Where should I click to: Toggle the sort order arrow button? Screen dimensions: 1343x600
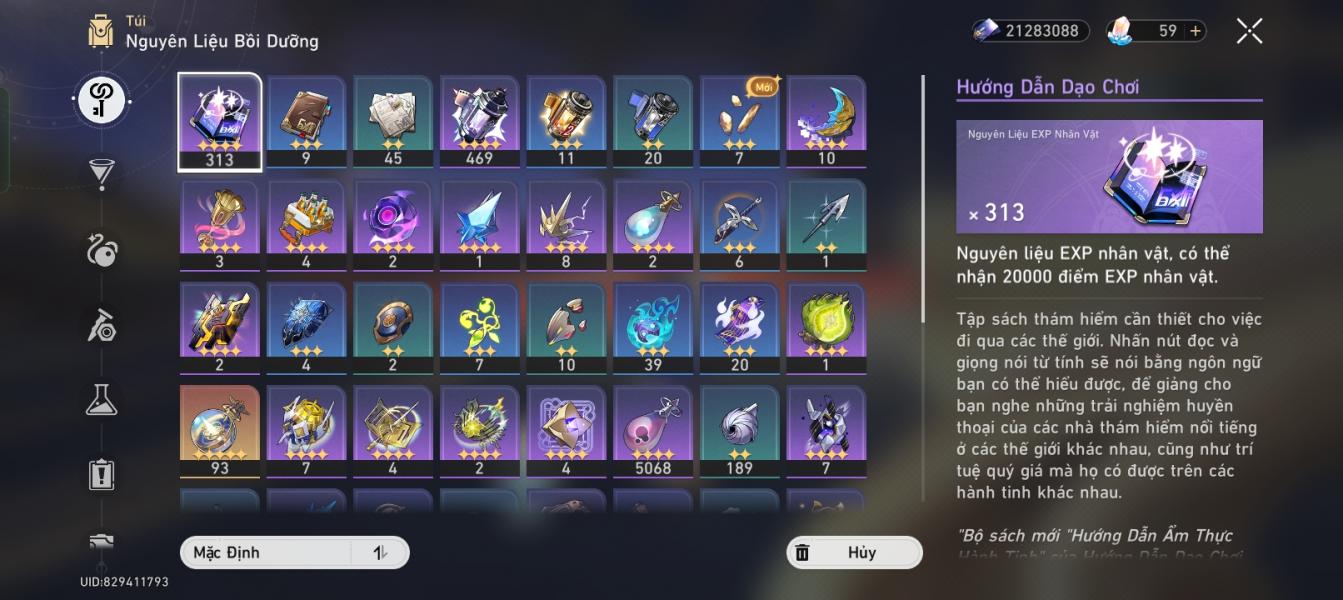(x=380, y=552)
